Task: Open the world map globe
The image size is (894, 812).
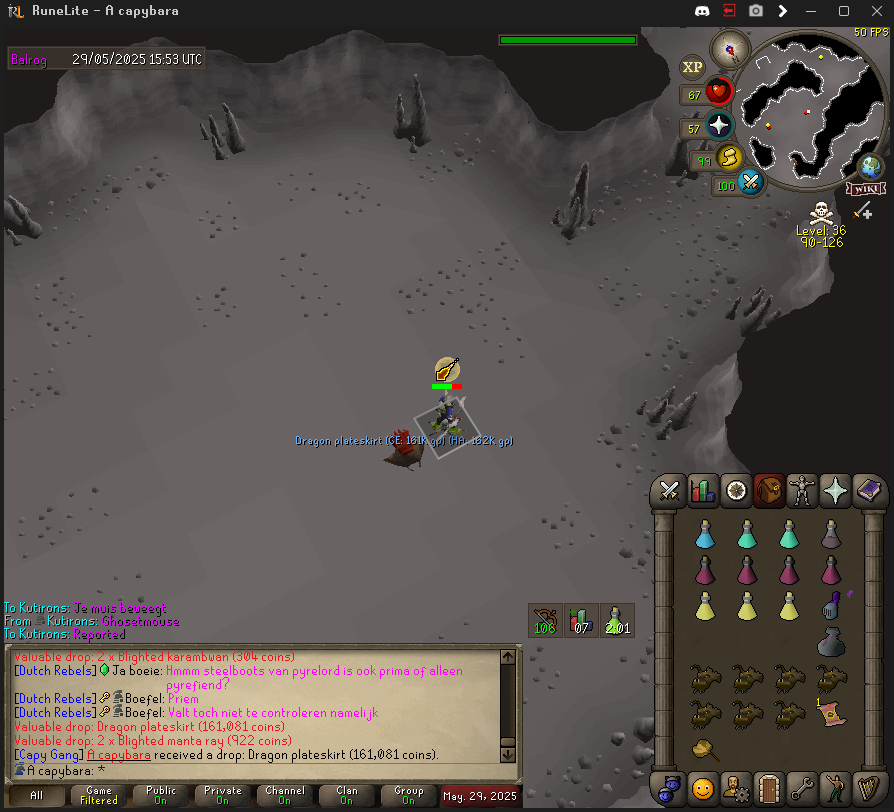Action: pyautogui.click(x=871, y=166)
